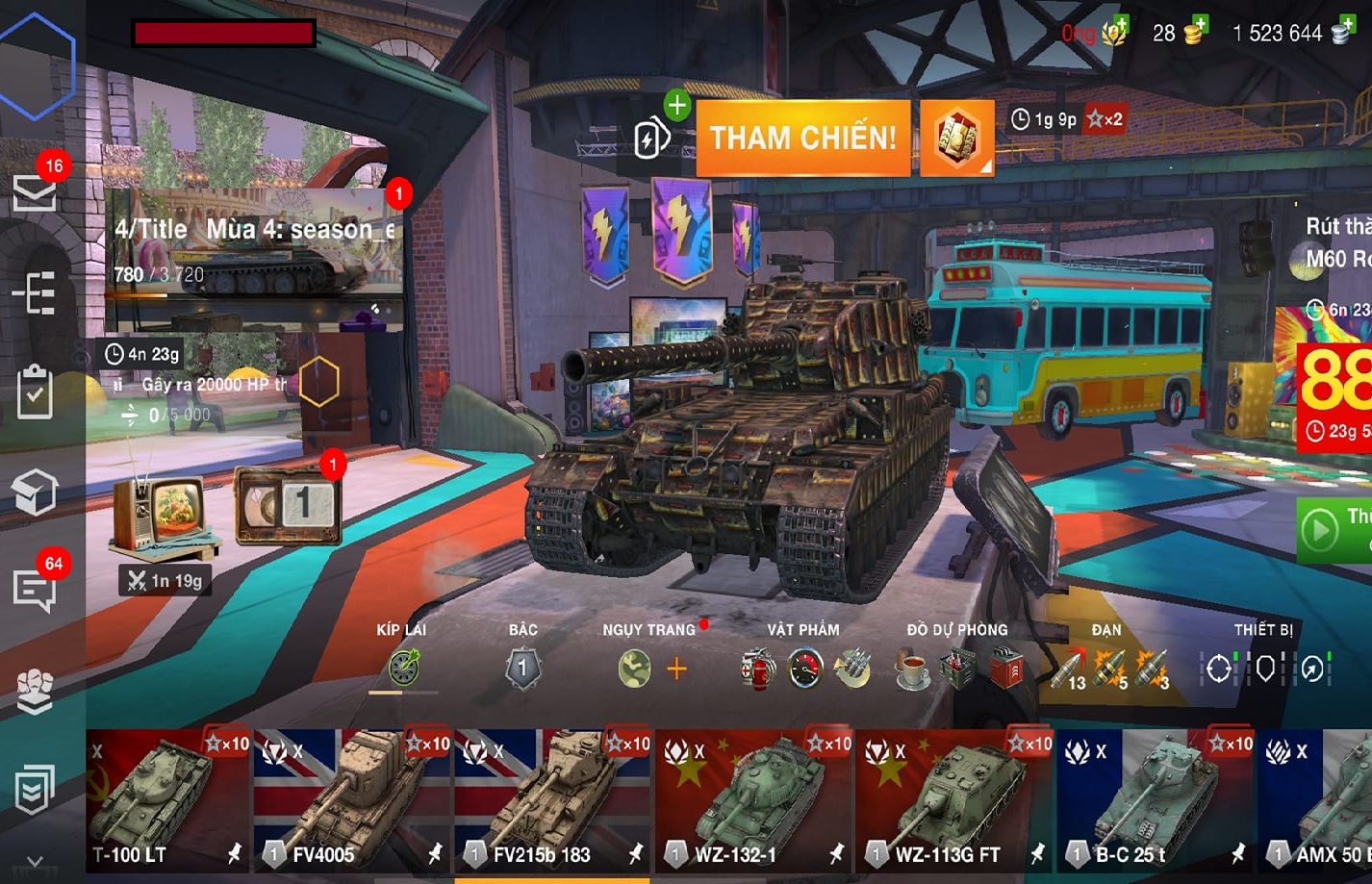1372x884 pixels.
Task: Add camouflage with the orange plus icon
Action: (676, 669)
